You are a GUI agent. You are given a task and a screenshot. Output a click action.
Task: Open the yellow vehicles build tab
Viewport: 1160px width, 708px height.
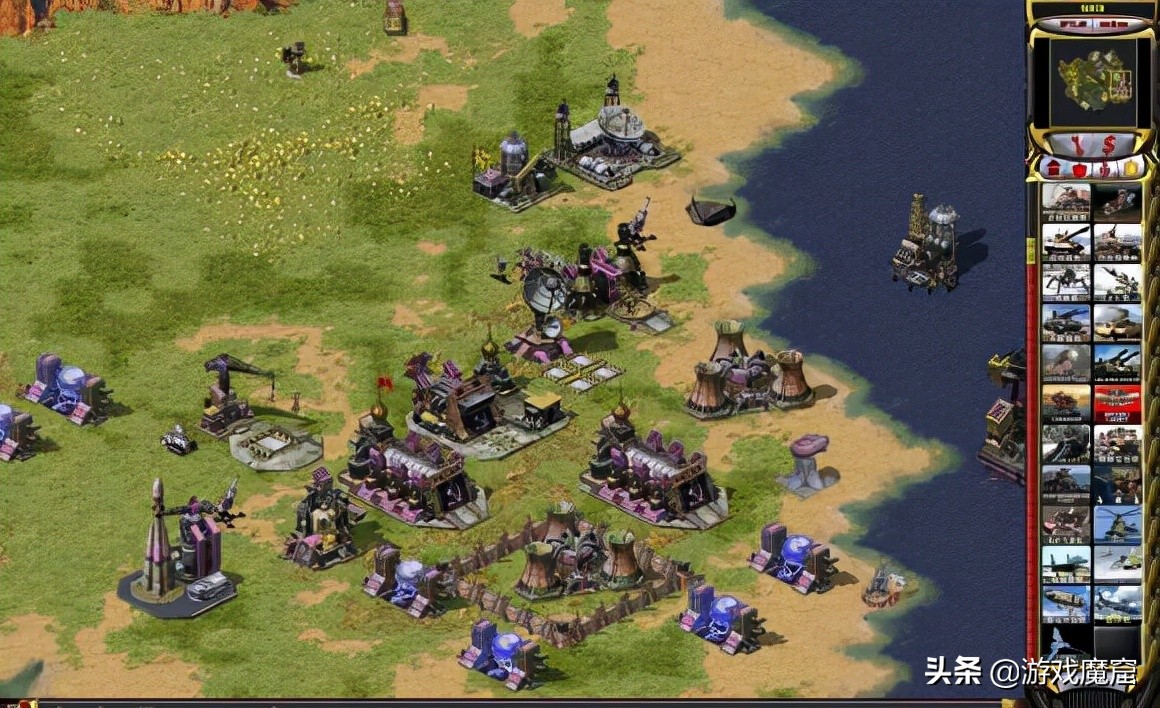pos(1130,168)
